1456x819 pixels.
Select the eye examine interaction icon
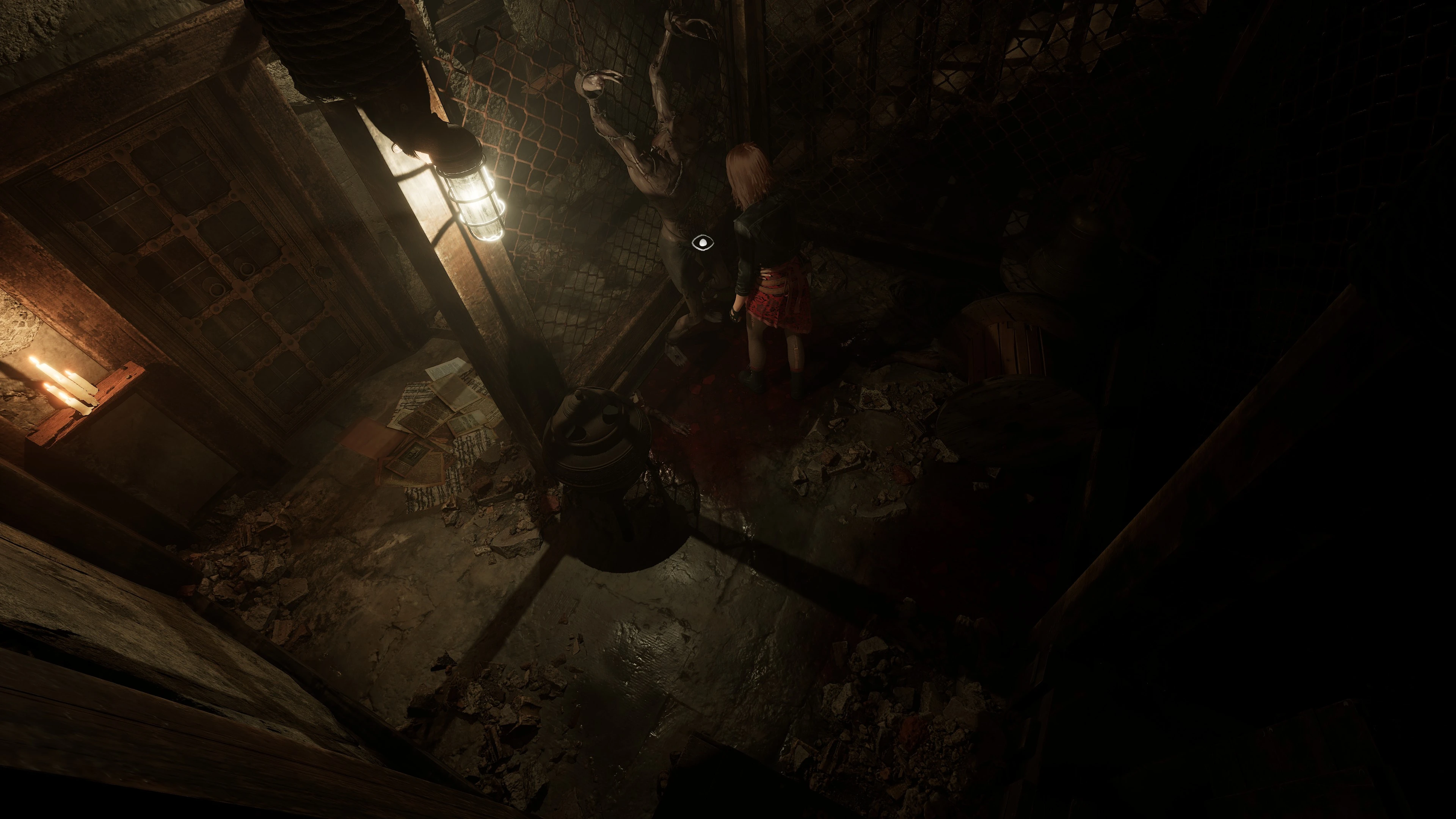click(x=703, y=243)
